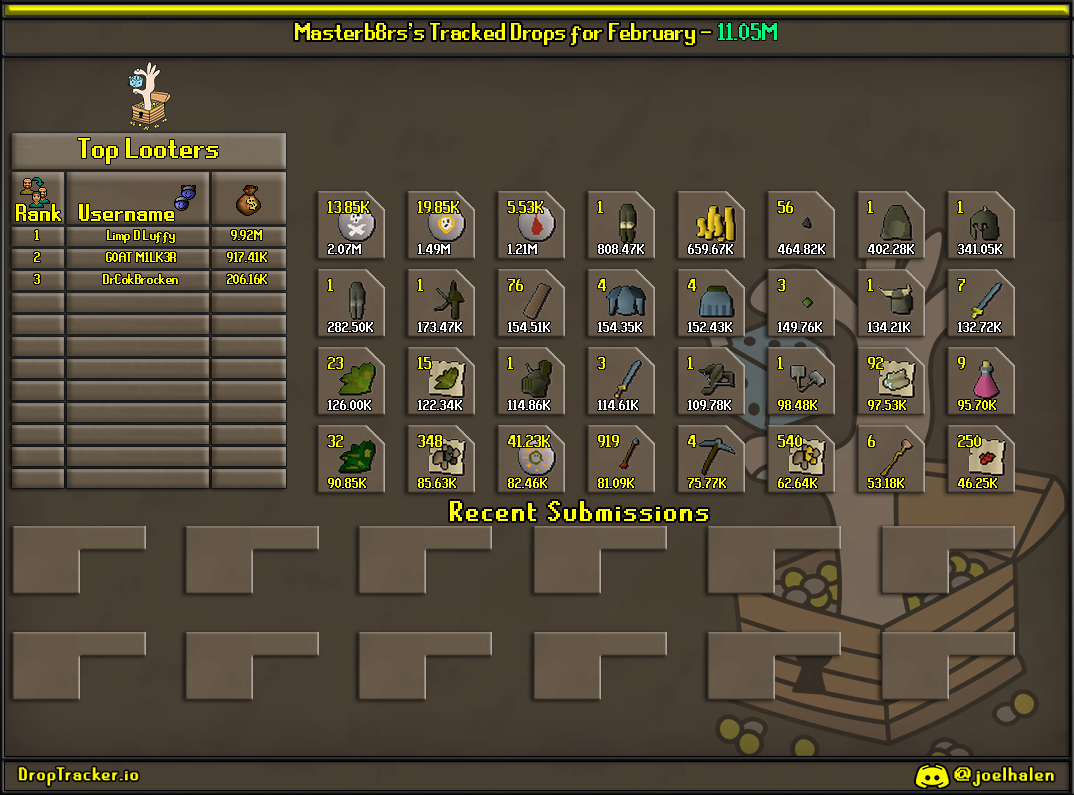
Task: Click the treasure chest hand logo
Action: click(x=148, y=98)
